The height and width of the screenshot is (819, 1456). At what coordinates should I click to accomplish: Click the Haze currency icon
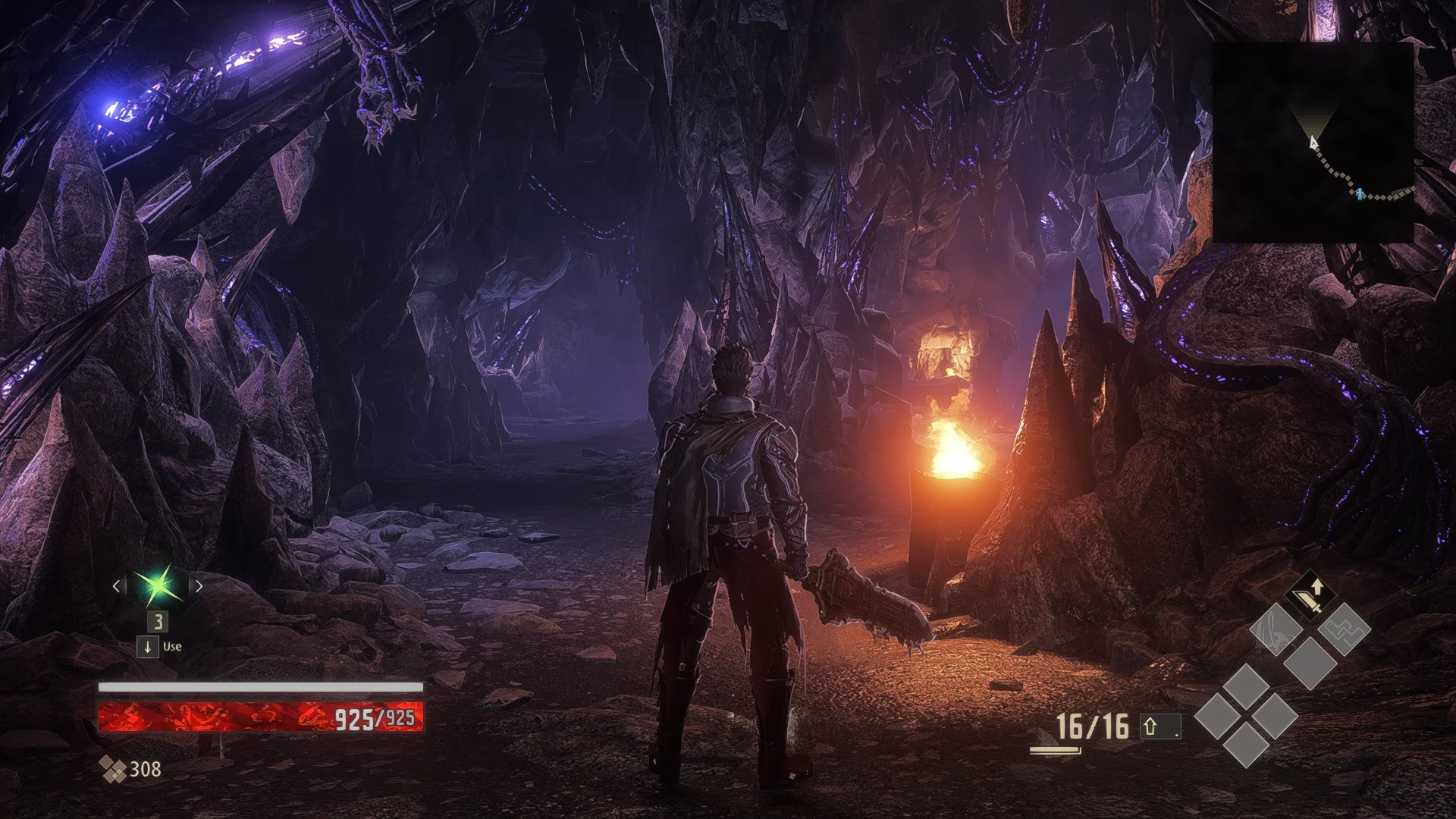click(x=113, y=770)
